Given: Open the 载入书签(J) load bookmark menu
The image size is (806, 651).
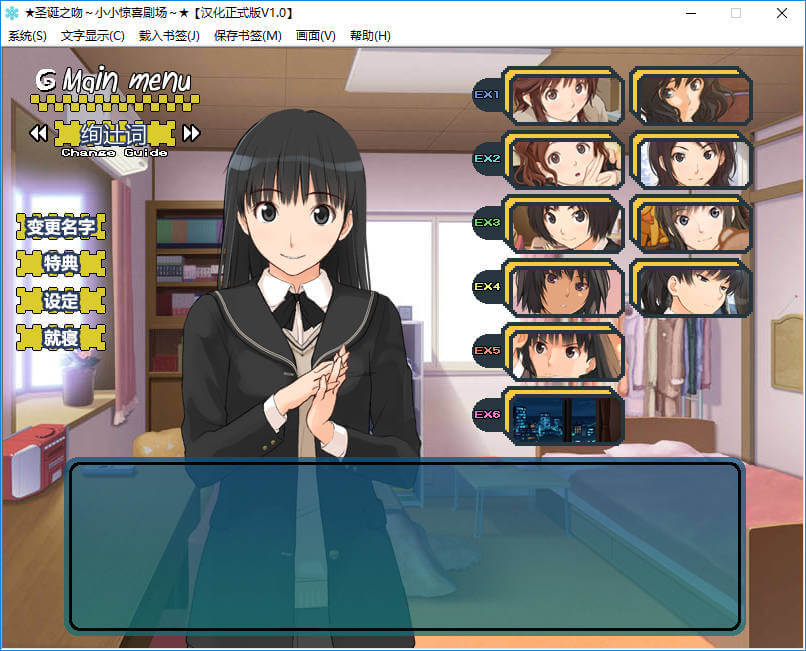Looking at the screenshot, I should point(169,36).
